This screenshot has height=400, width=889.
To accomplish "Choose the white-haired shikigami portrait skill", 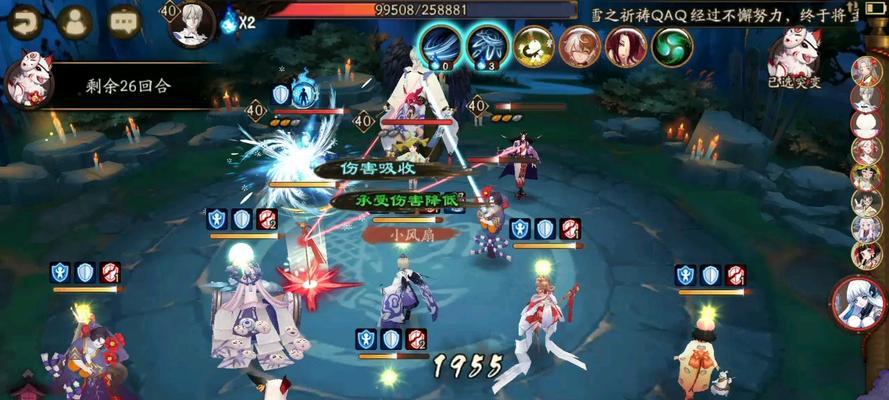I will pos(580,46).
